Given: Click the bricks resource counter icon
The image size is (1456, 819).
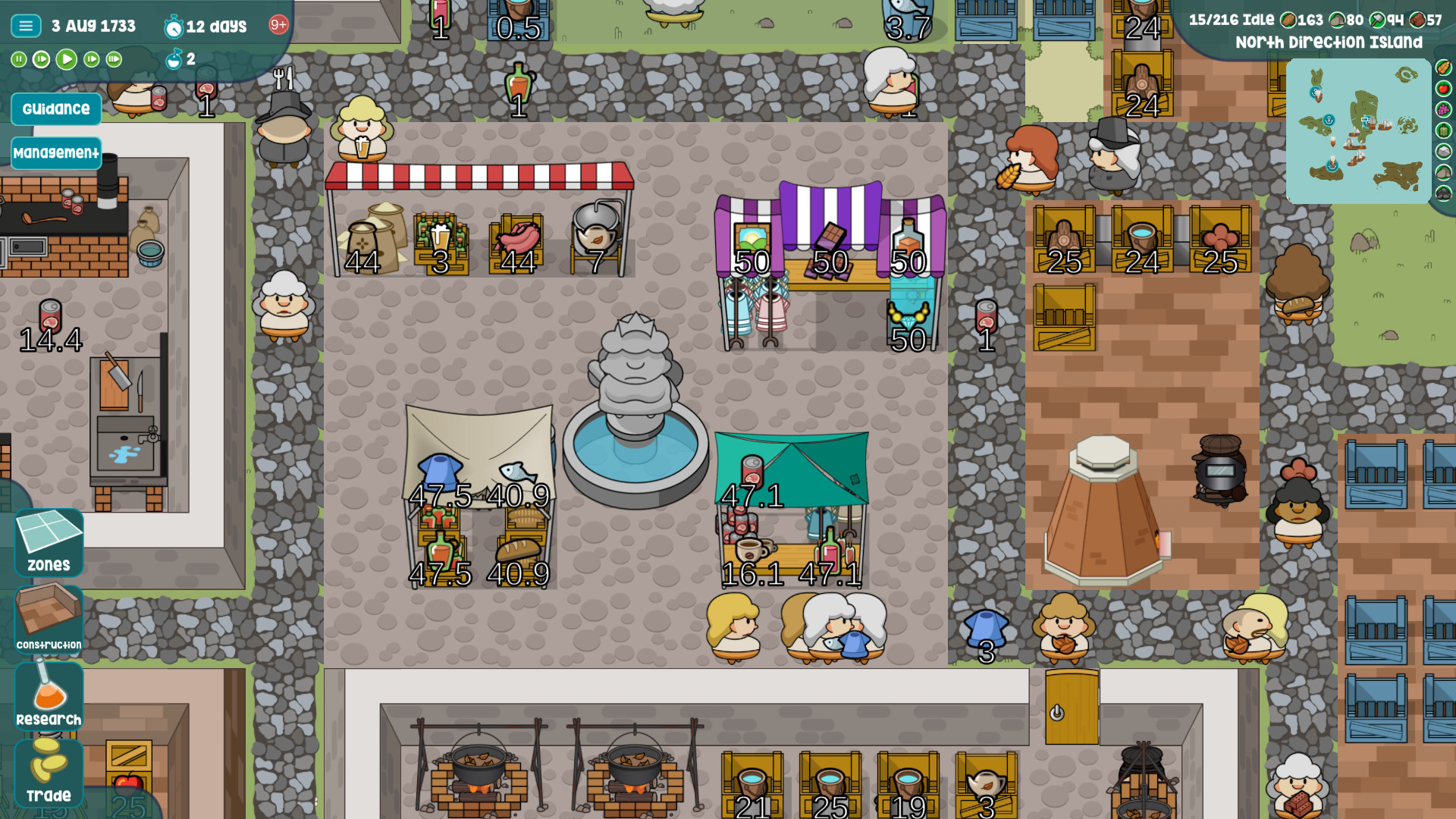Looking at the screenshot, I should 1419,20.
